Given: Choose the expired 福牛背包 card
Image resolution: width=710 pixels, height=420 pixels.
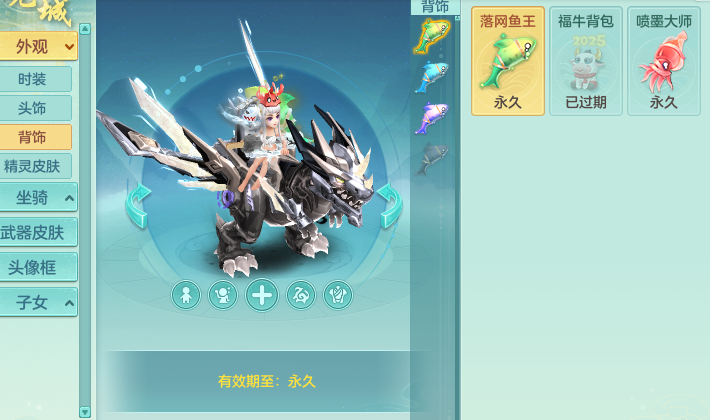Looking at the screenshot, I should click(586, 61).
